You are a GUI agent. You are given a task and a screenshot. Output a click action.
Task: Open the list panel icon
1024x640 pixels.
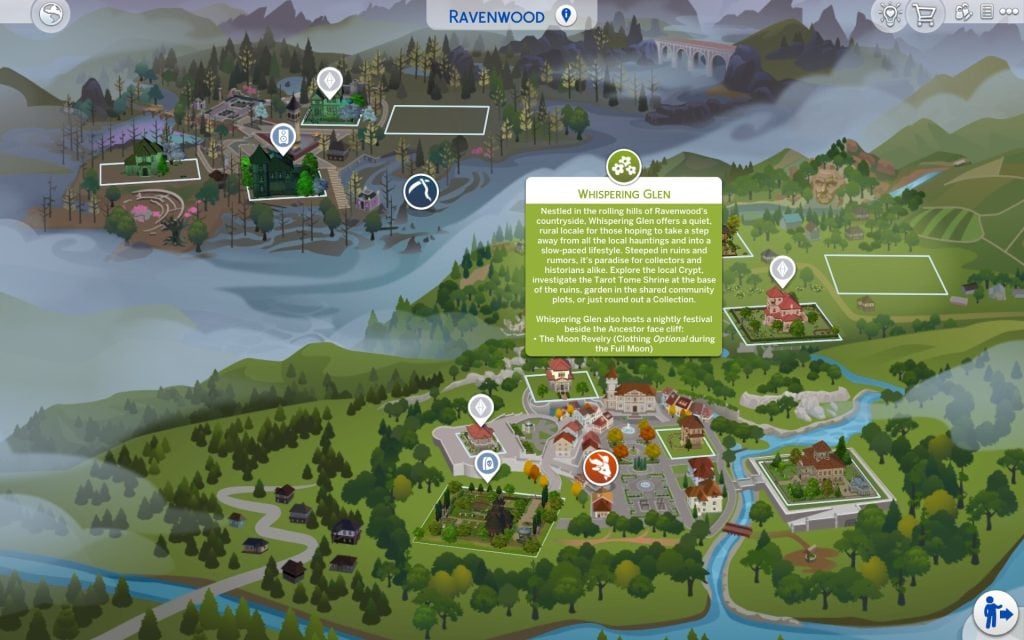987,14
